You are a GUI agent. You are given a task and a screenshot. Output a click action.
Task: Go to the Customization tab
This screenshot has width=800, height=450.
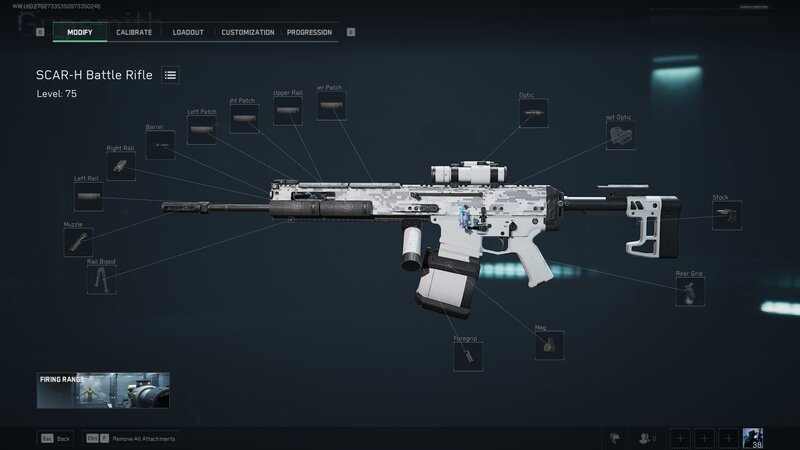[248, 32]
